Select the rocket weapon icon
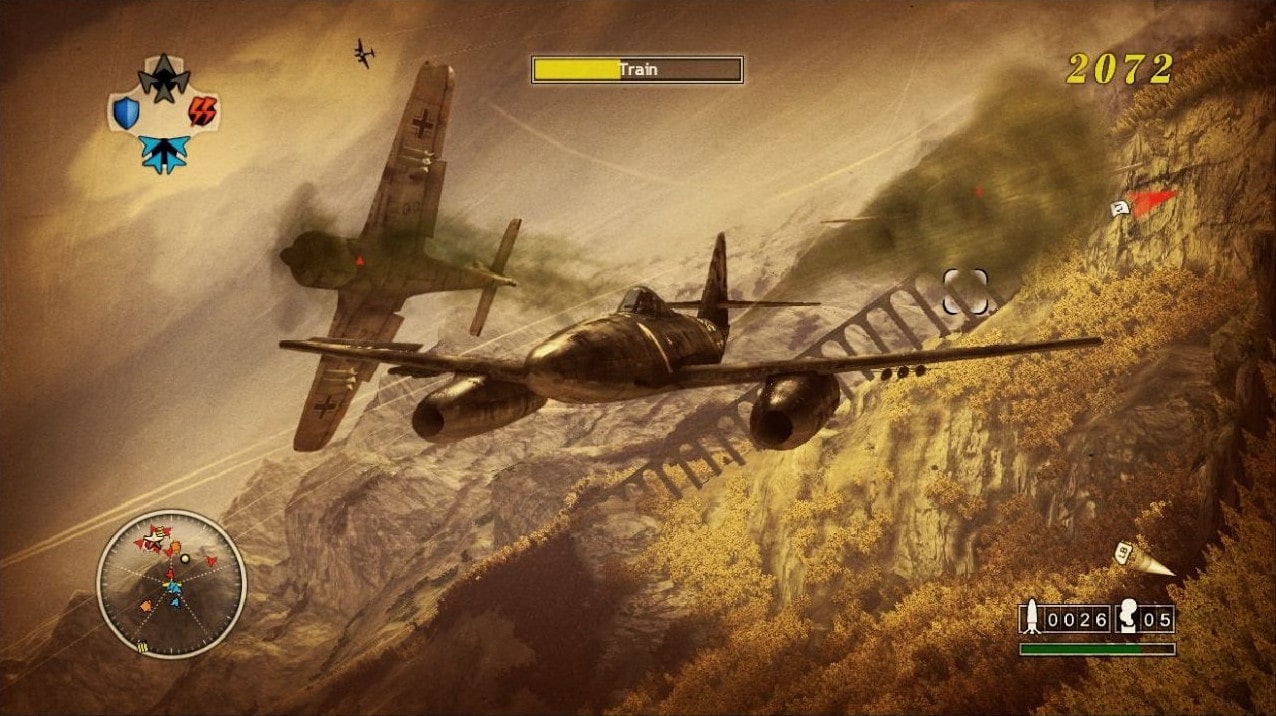 pos(1031,618)
